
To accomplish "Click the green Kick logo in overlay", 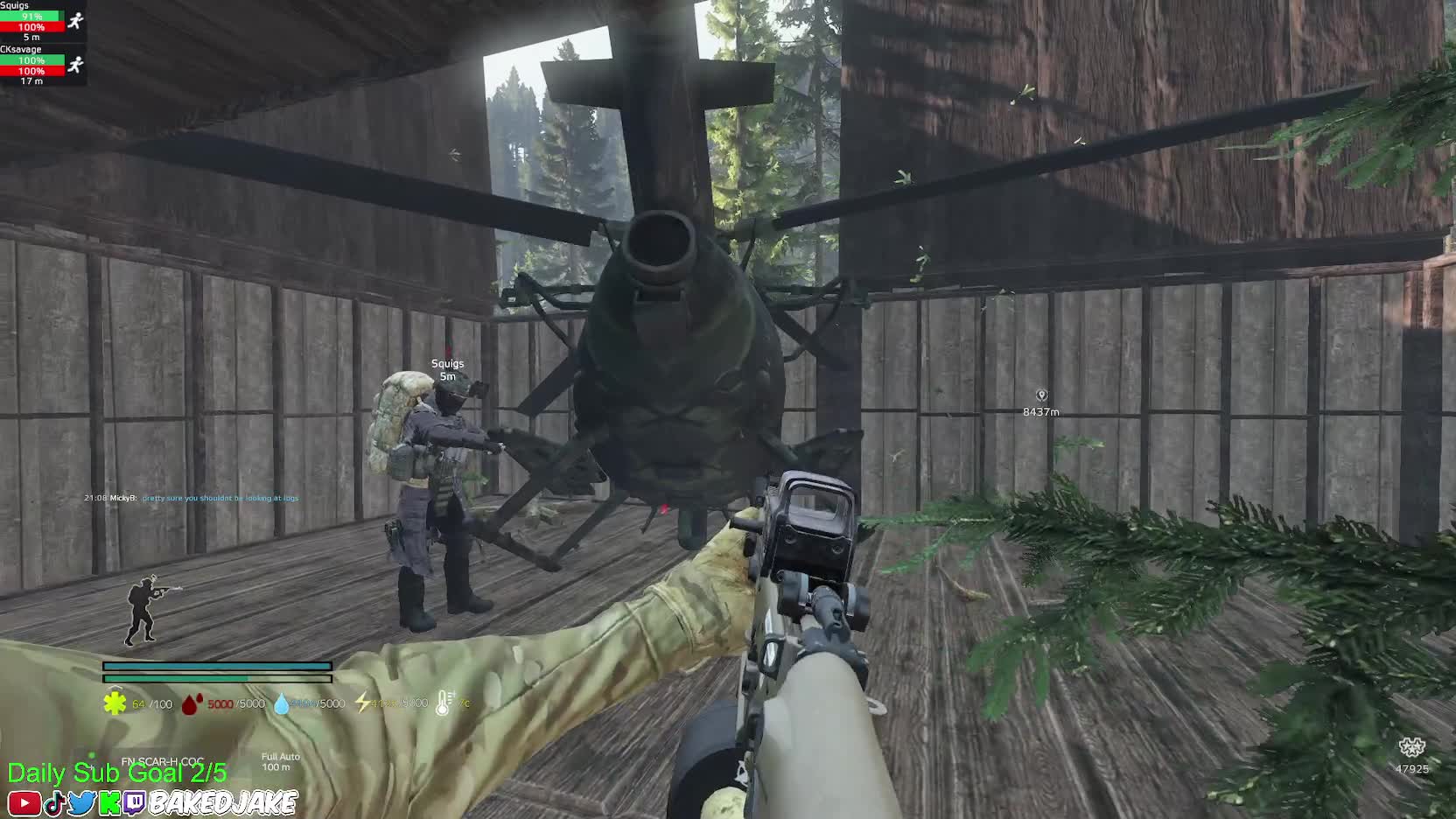I will click(109, 803).
